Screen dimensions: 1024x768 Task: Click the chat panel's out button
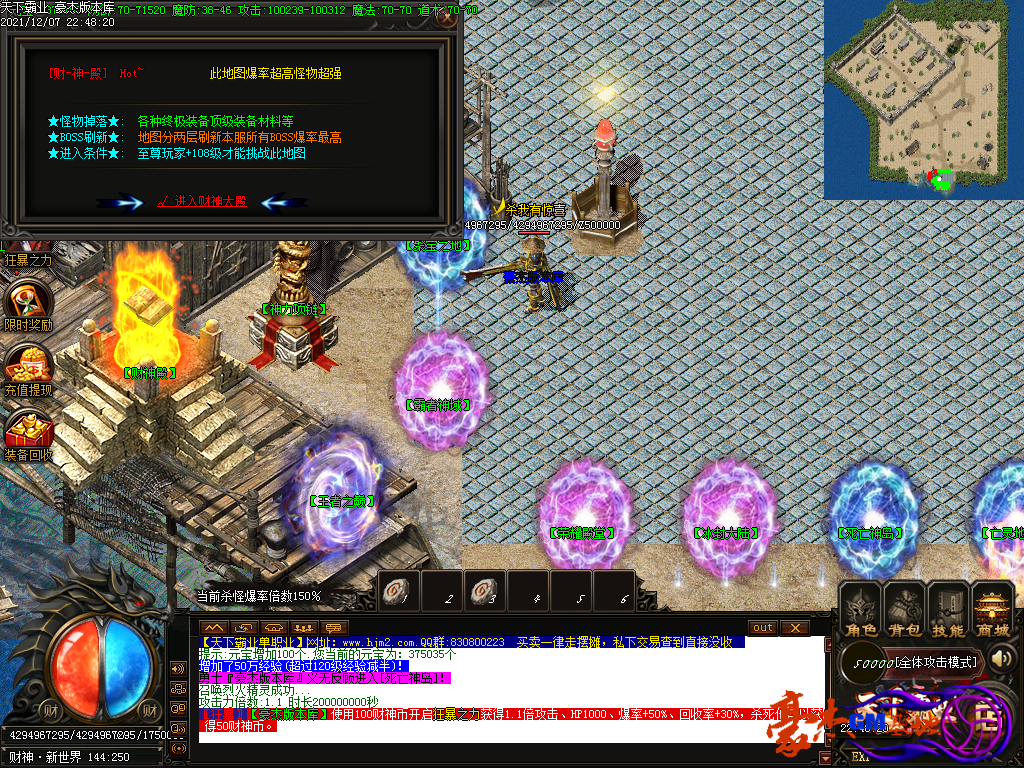(x=763, y=627)
